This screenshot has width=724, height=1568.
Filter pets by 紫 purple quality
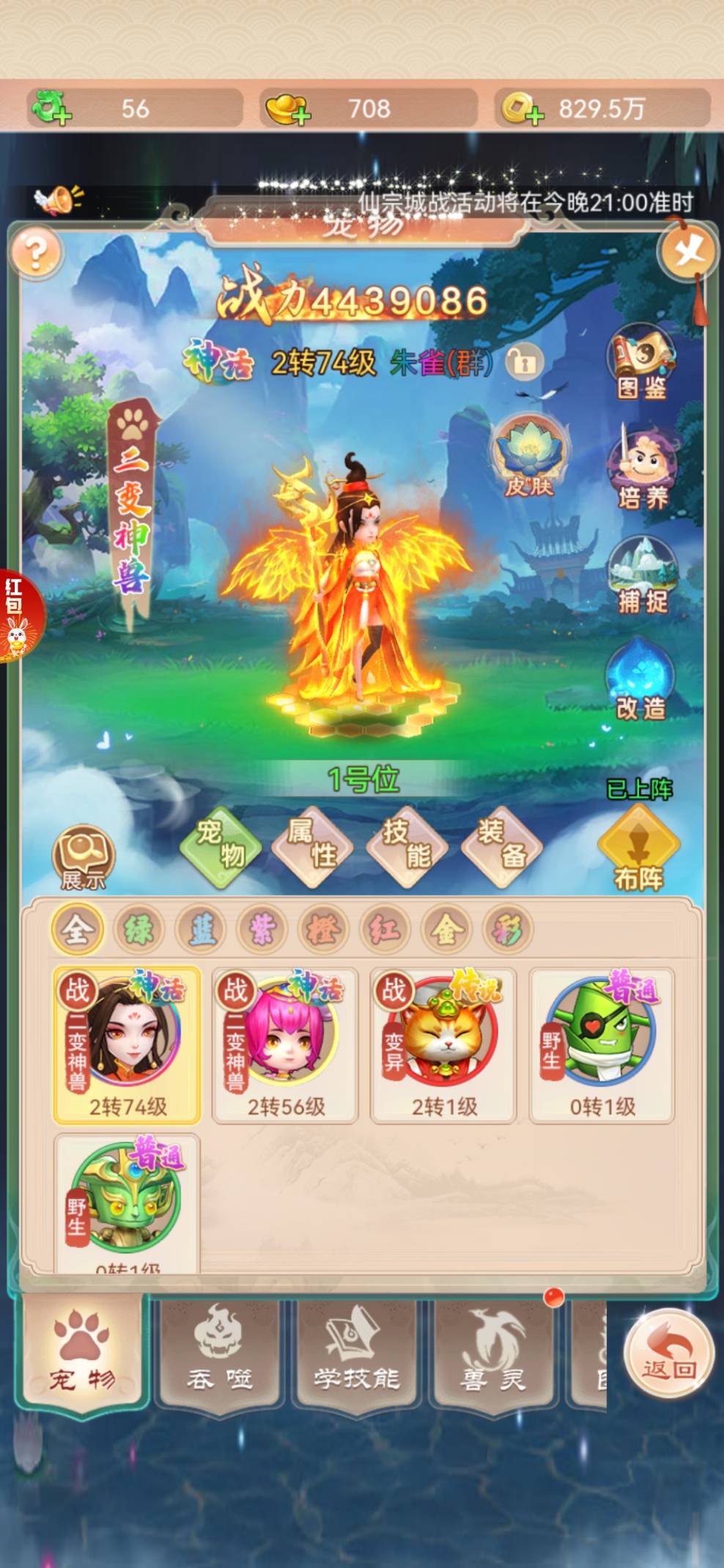point(262,931)
